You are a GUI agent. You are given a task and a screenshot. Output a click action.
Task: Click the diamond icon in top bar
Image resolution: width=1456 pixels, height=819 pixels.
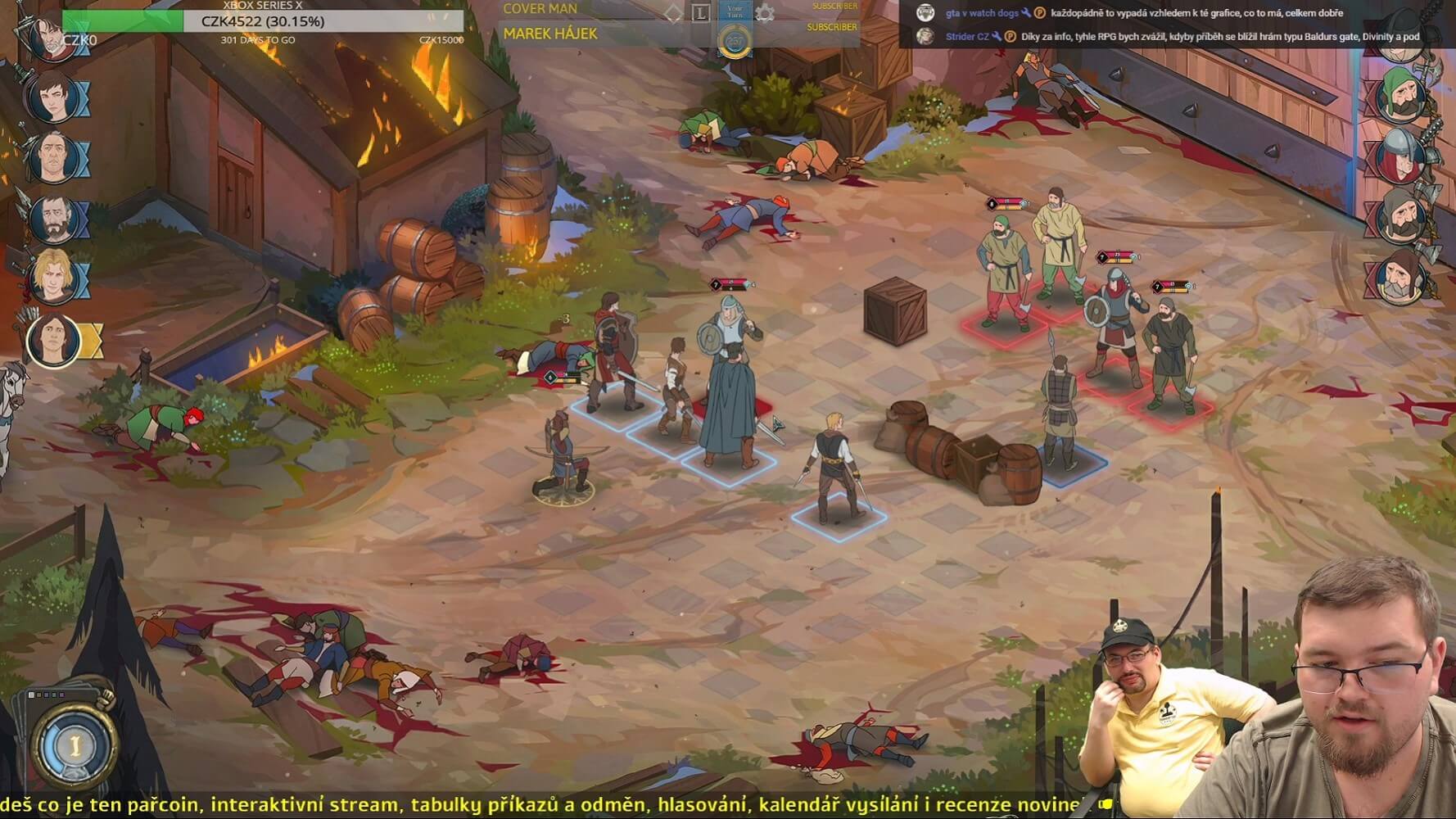673,13
